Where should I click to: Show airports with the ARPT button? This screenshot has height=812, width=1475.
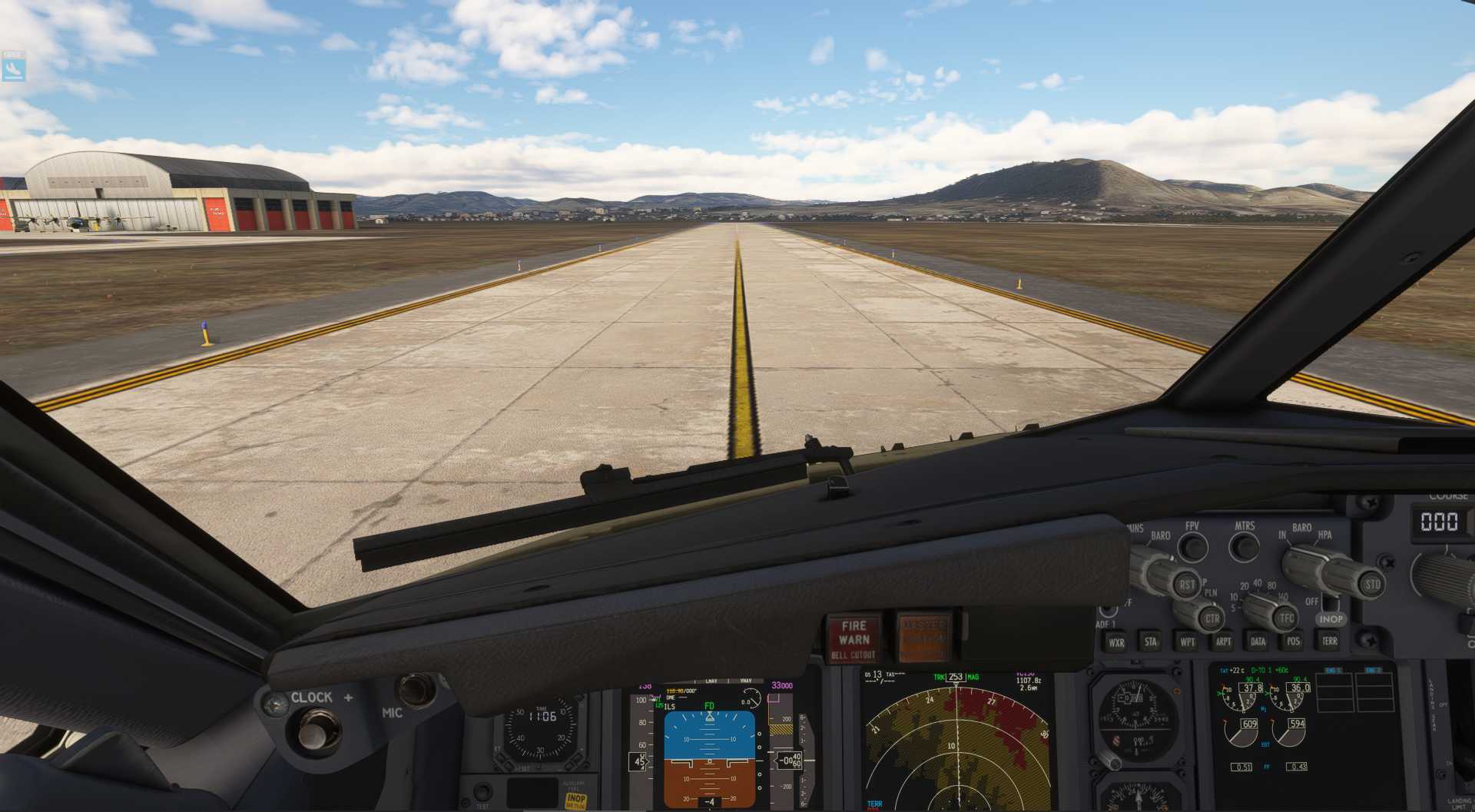click(x=1223, y=641)
